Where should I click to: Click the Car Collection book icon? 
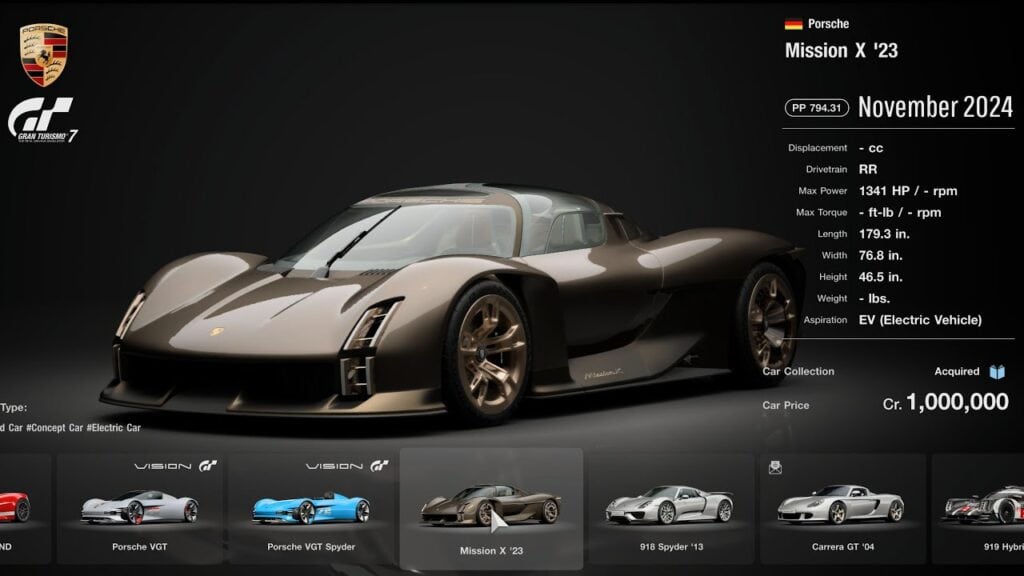click(996, 372)
